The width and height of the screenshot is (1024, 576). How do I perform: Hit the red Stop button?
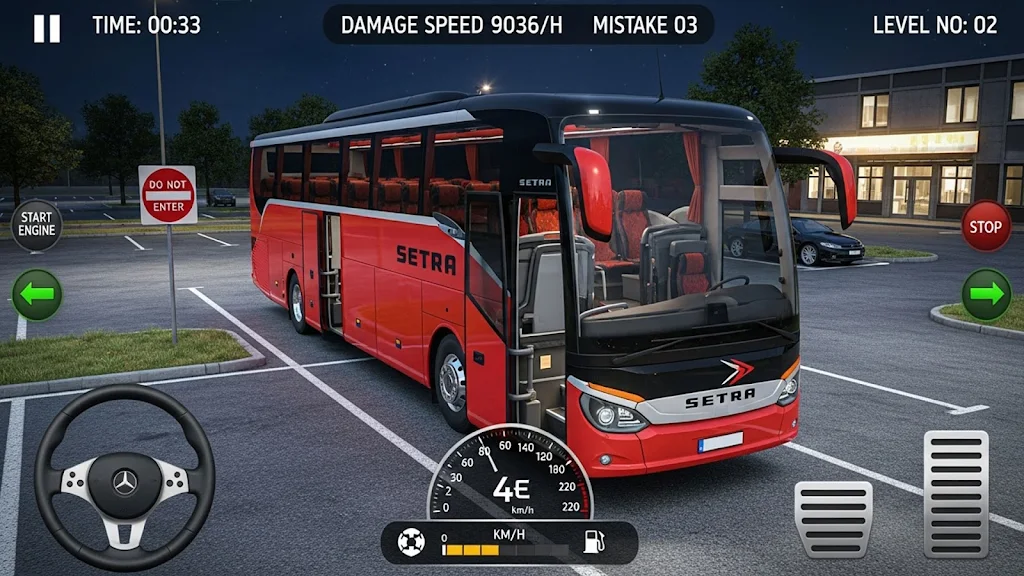coord(986,226)
